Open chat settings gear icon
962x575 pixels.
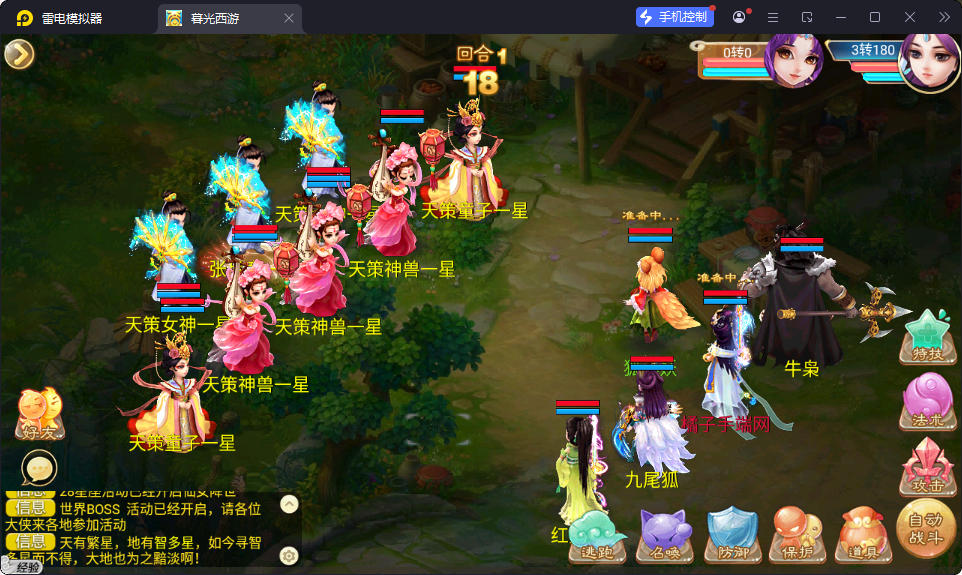pos(289,555)
